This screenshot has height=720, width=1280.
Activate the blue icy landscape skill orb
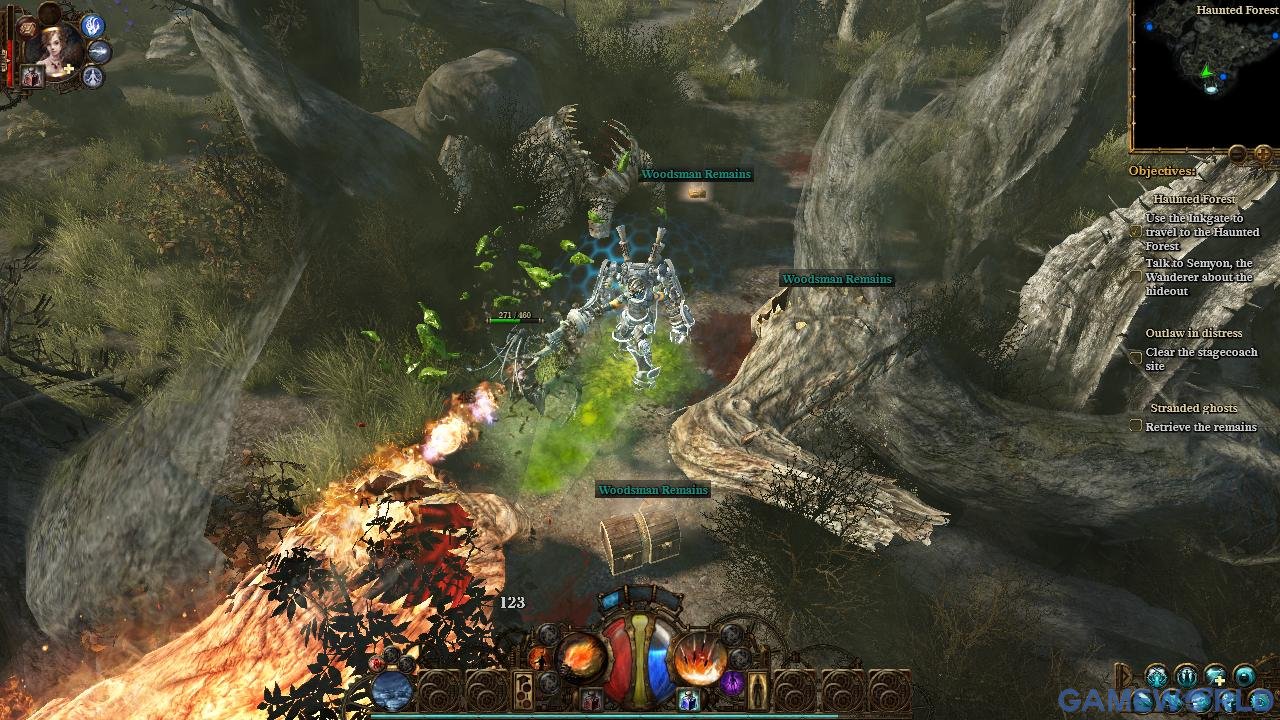point(392,690)
